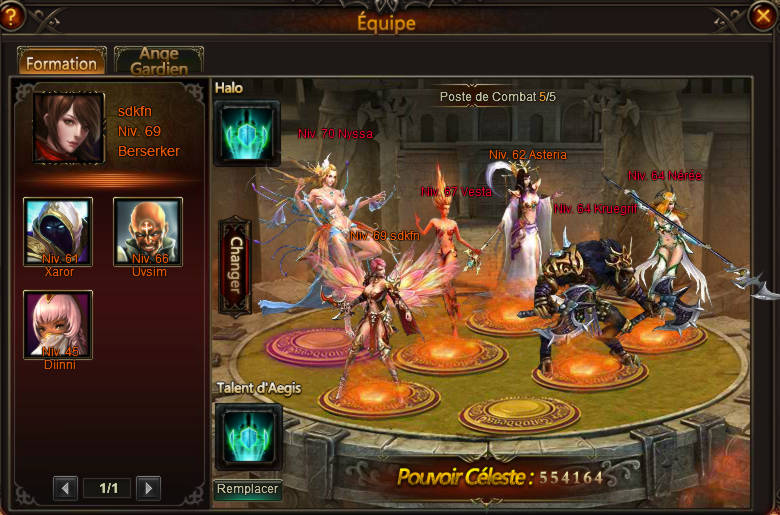Select the sdkfn Berserker portrait
780x515 pixels.
[x=69, y=128]
